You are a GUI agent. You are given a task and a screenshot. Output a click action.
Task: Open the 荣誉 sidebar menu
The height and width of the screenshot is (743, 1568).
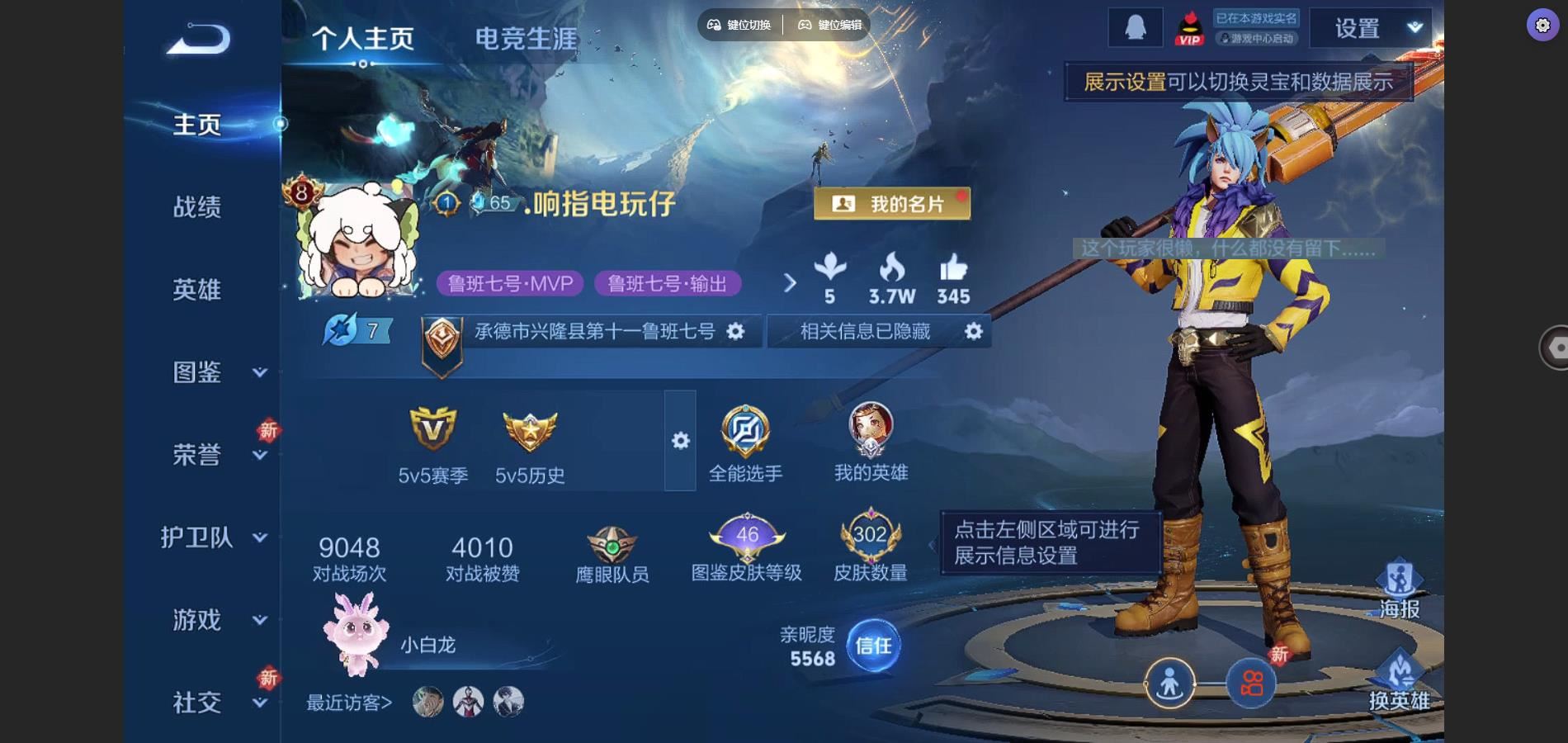213,455
